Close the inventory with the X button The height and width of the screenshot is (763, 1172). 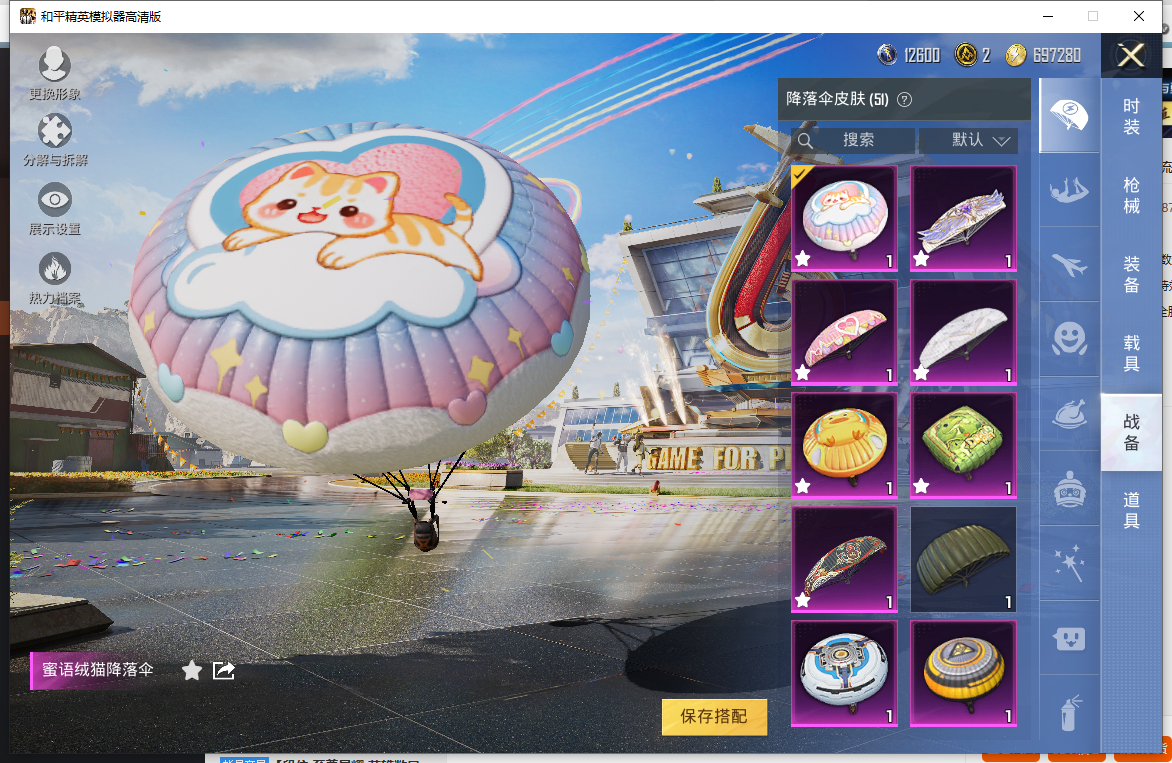click(x=1131, y=55)
